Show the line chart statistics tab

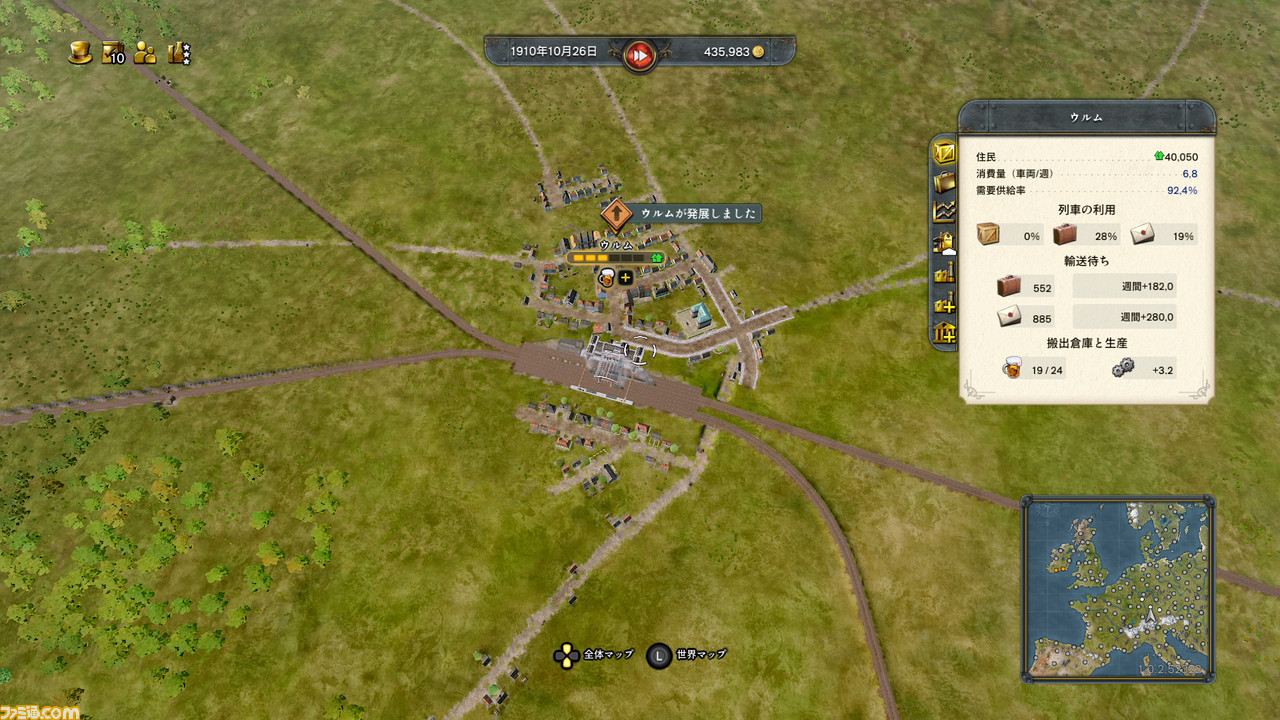click(x=944, y=211)
